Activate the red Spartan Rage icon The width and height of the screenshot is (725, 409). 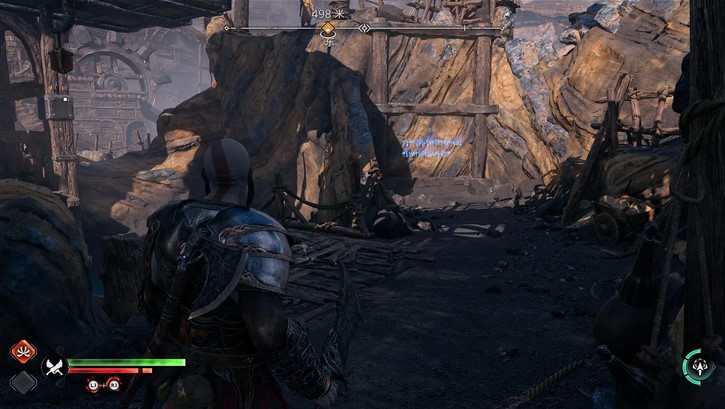pyautogui.click(x=23, y=352)
